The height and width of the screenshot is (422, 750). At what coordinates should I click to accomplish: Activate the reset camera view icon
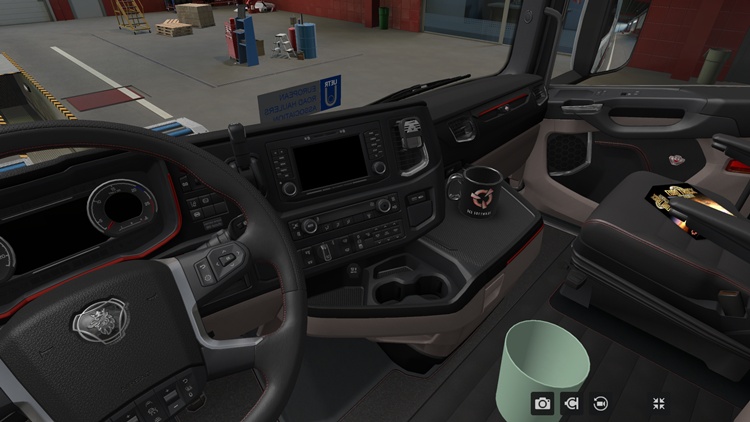tap(601, 403)
